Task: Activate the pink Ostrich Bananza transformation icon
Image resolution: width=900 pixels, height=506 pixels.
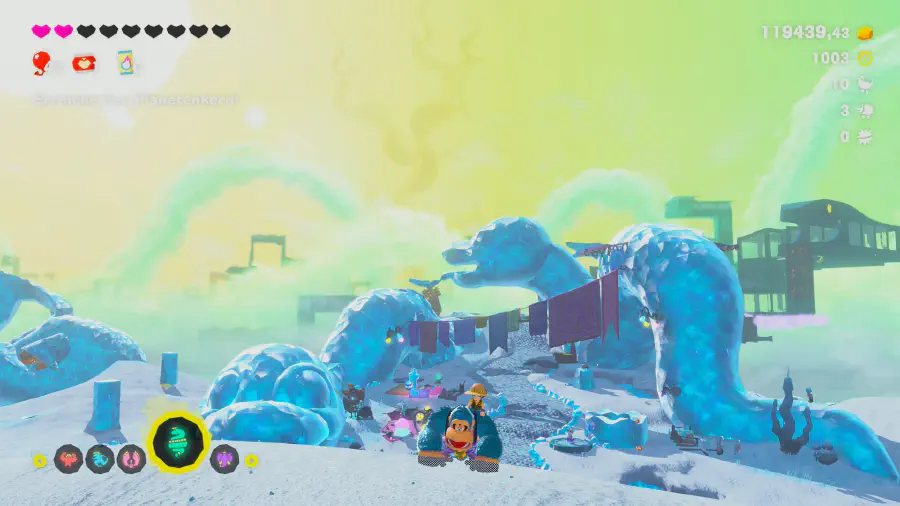Action: 131,459
